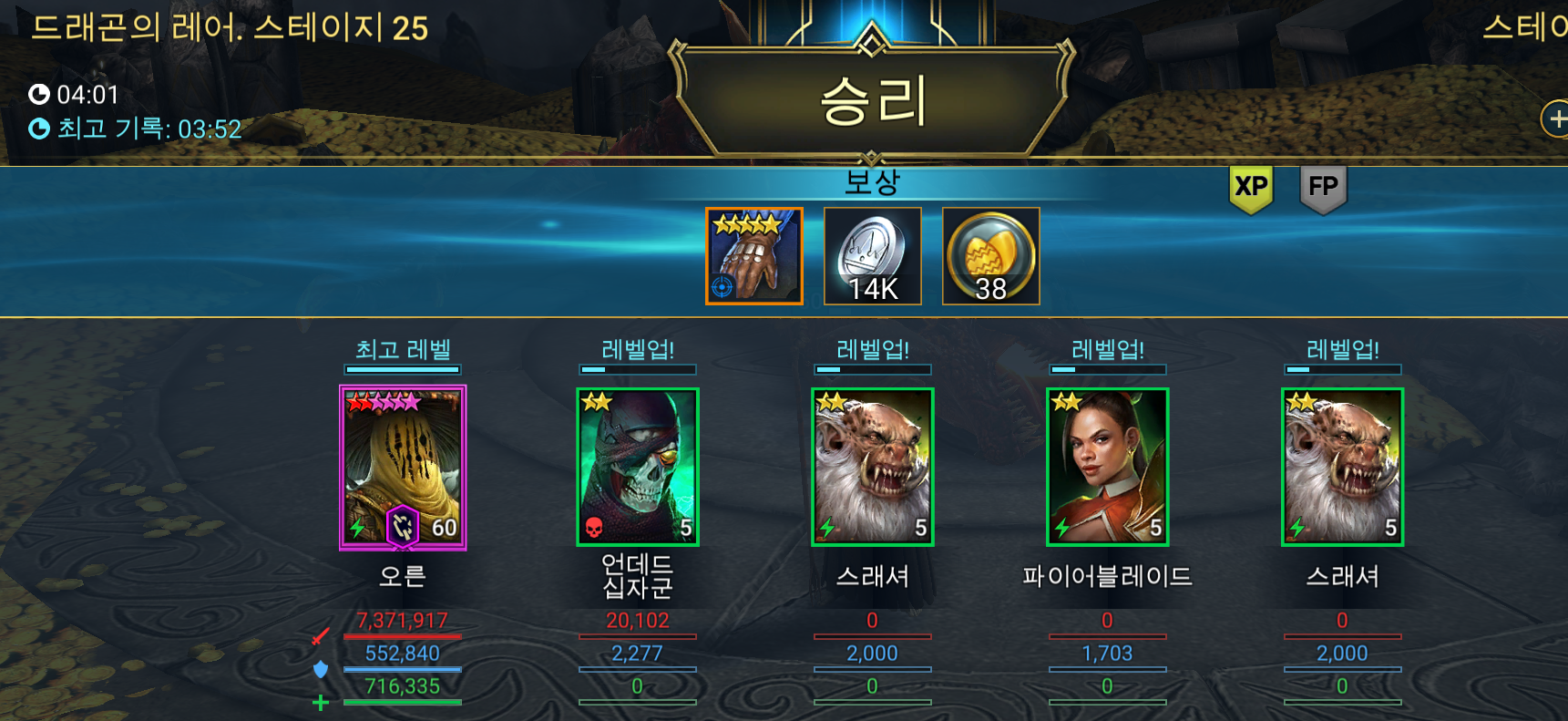Select the gauntlets artifact reward

click(x=753, y=256)
